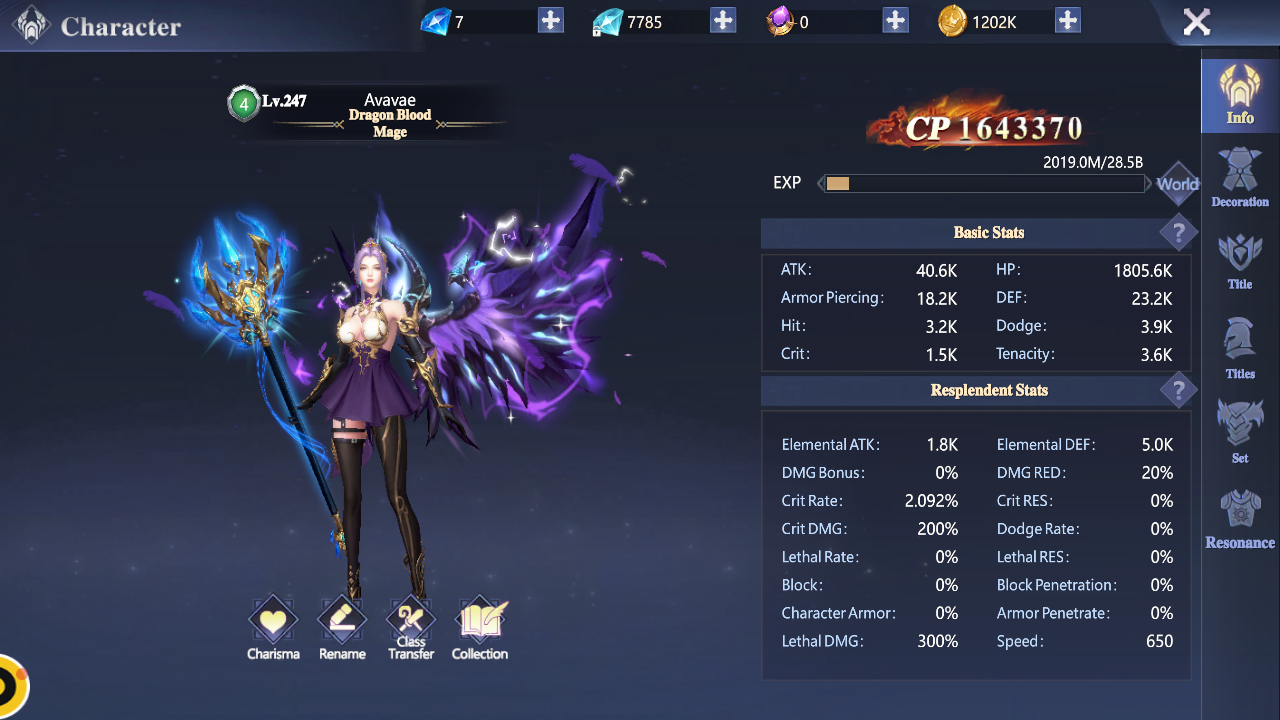The image size is (1280, 720).
Task: Add more blue diamonds
Action: [x=551, y=20]
